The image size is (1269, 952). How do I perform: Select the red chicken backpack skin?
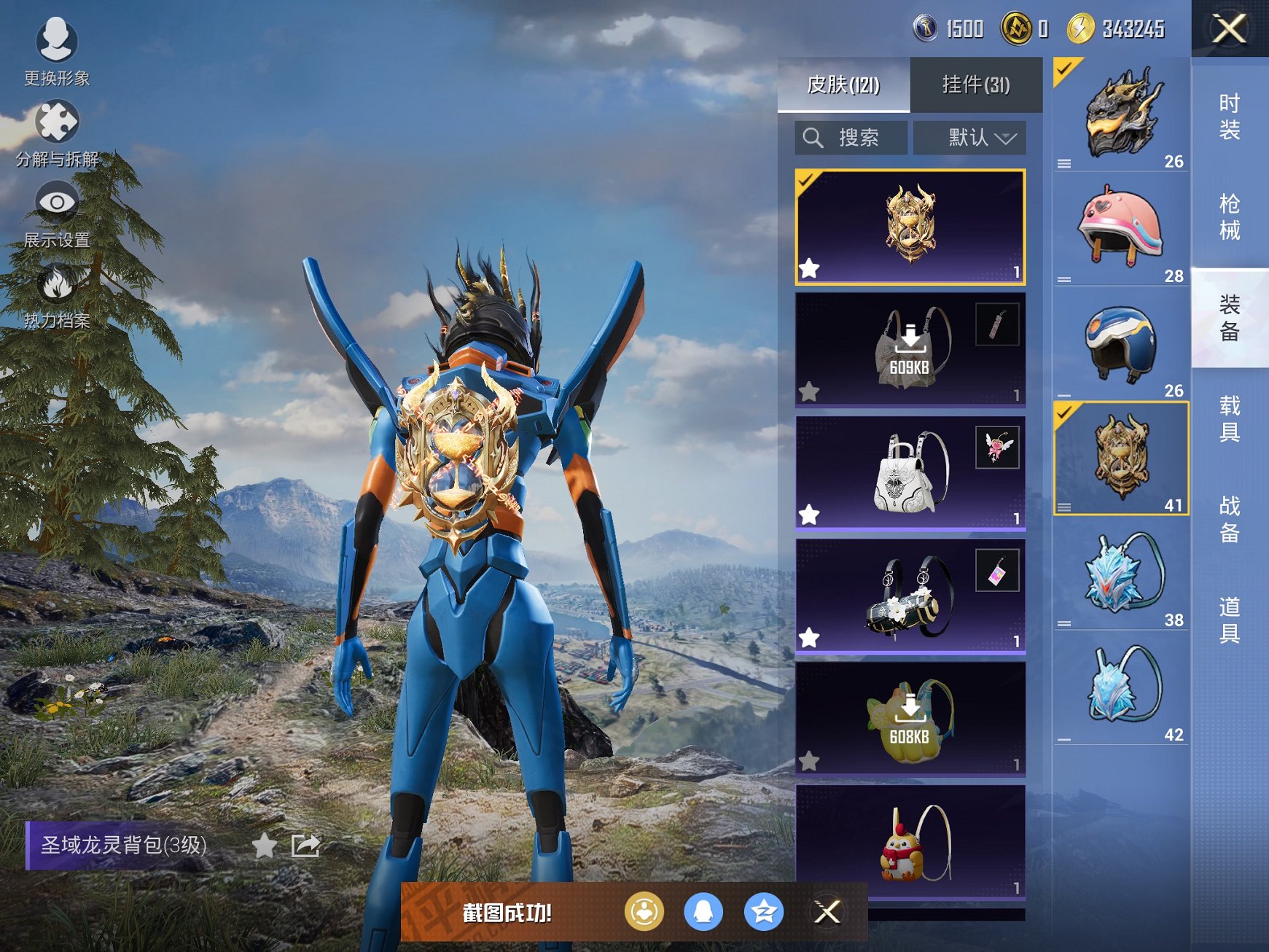[x=910, y=842]
